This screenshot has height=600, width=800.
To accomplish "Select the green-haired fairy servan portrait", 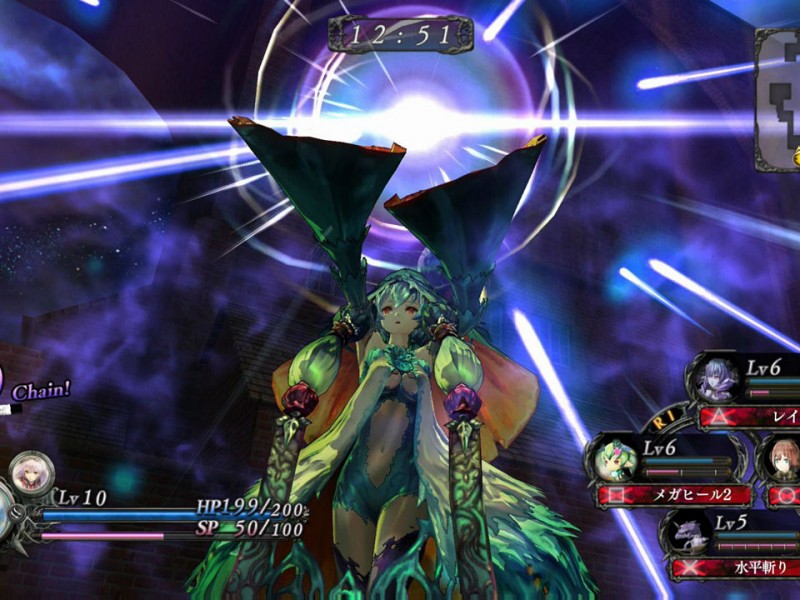I will point(614,460).
